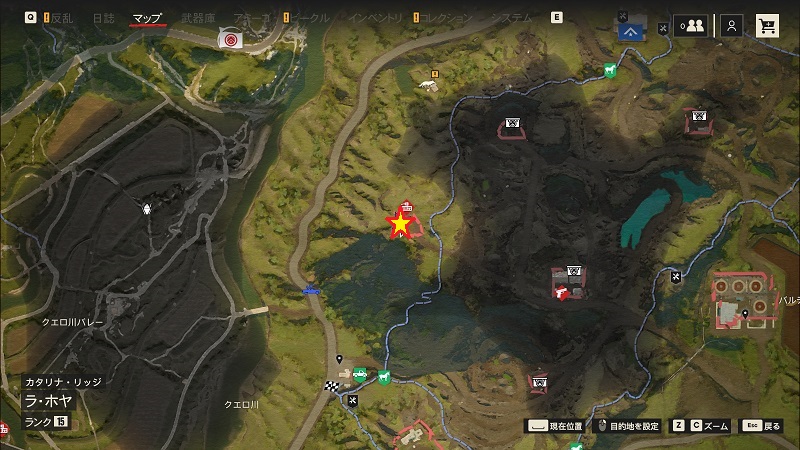Open the co-op players button
This screenshot has width=800, height=450.
point(690,27)
